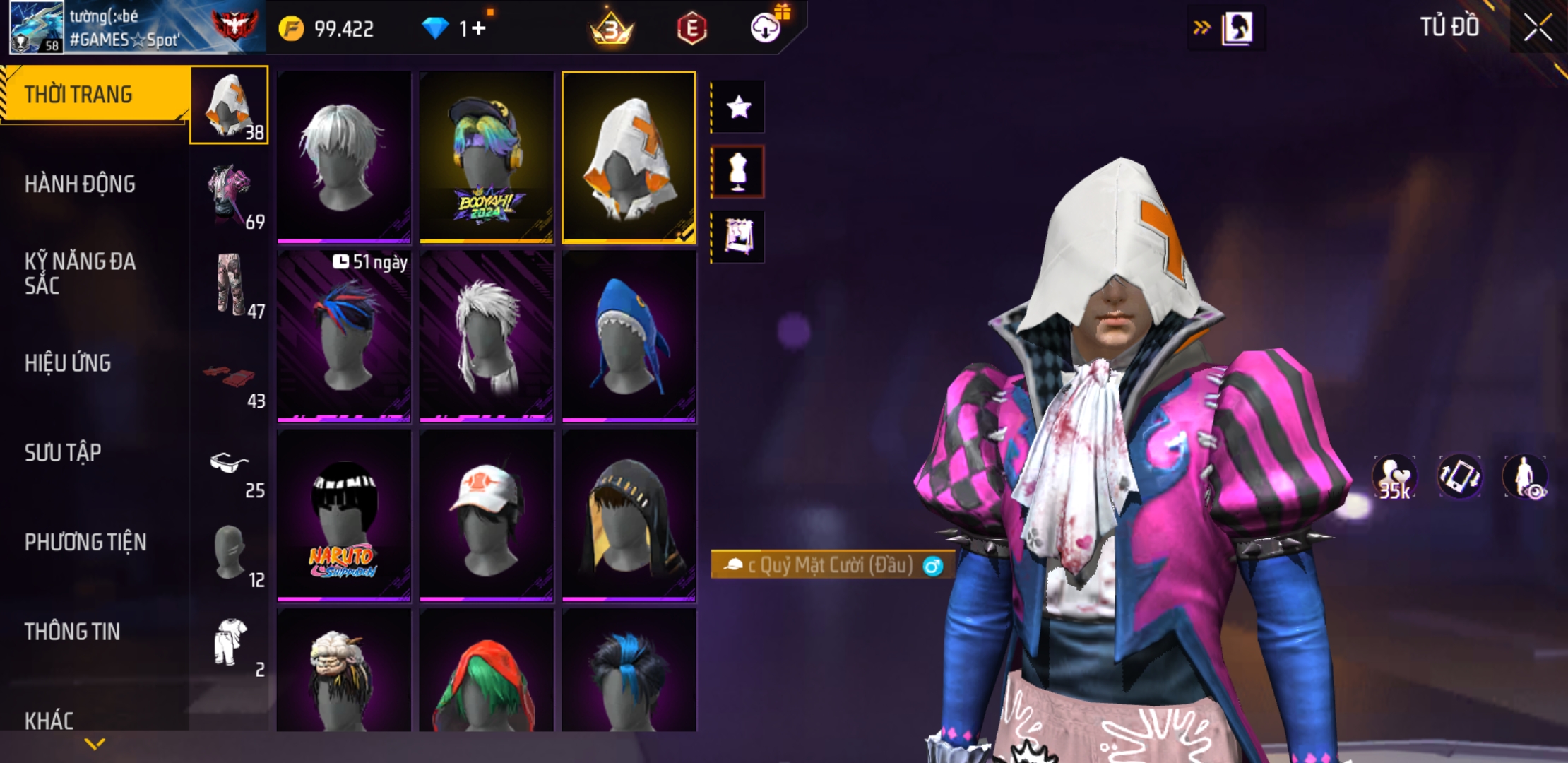Open the Kỹ Năng Đa Sắc tab
Screen dimensions: 1568x763
point(80,273)
